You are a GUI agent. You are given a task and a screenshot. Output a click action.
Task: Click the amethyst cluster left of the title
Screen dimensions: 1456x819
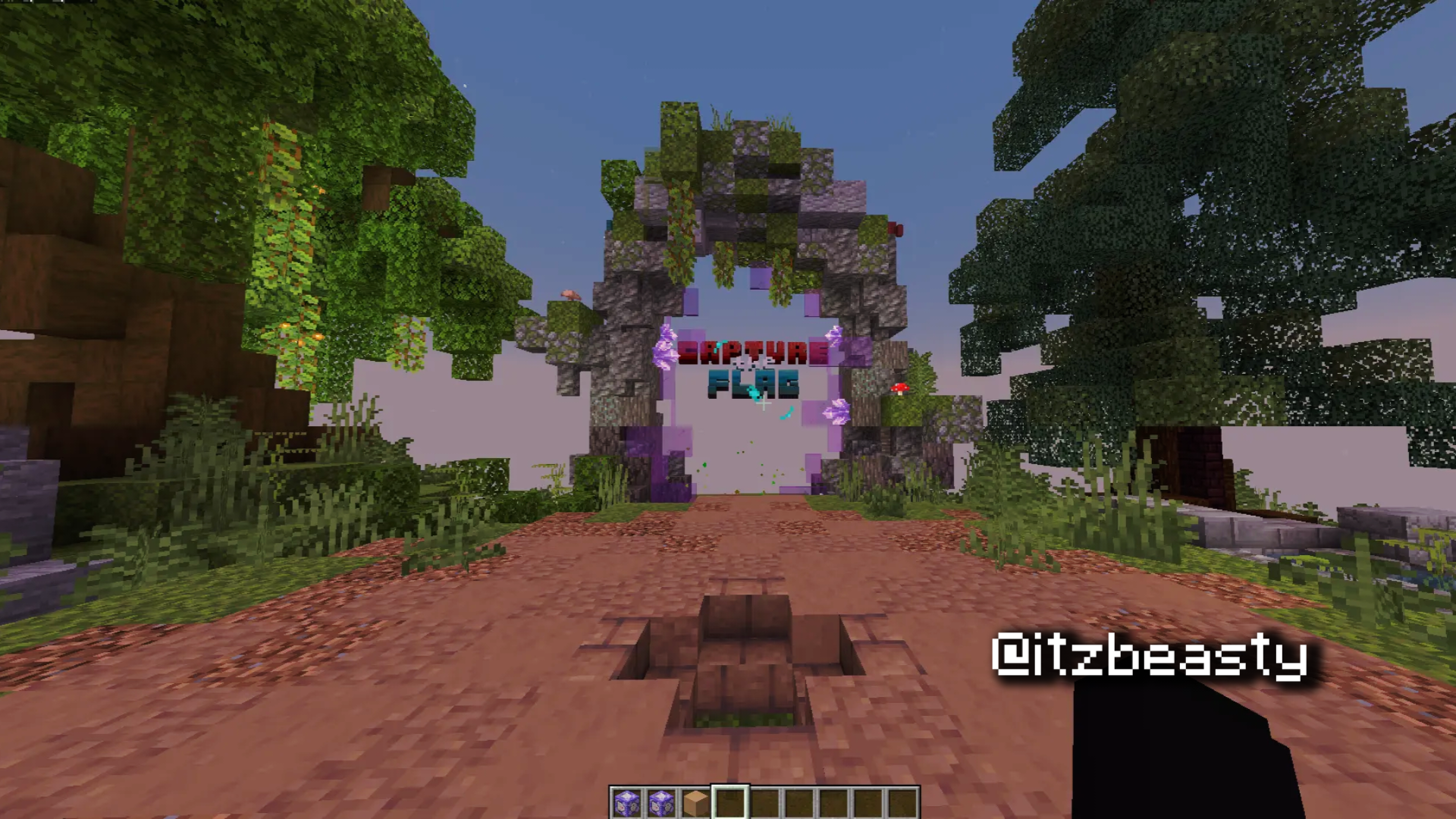coord(664,347)
